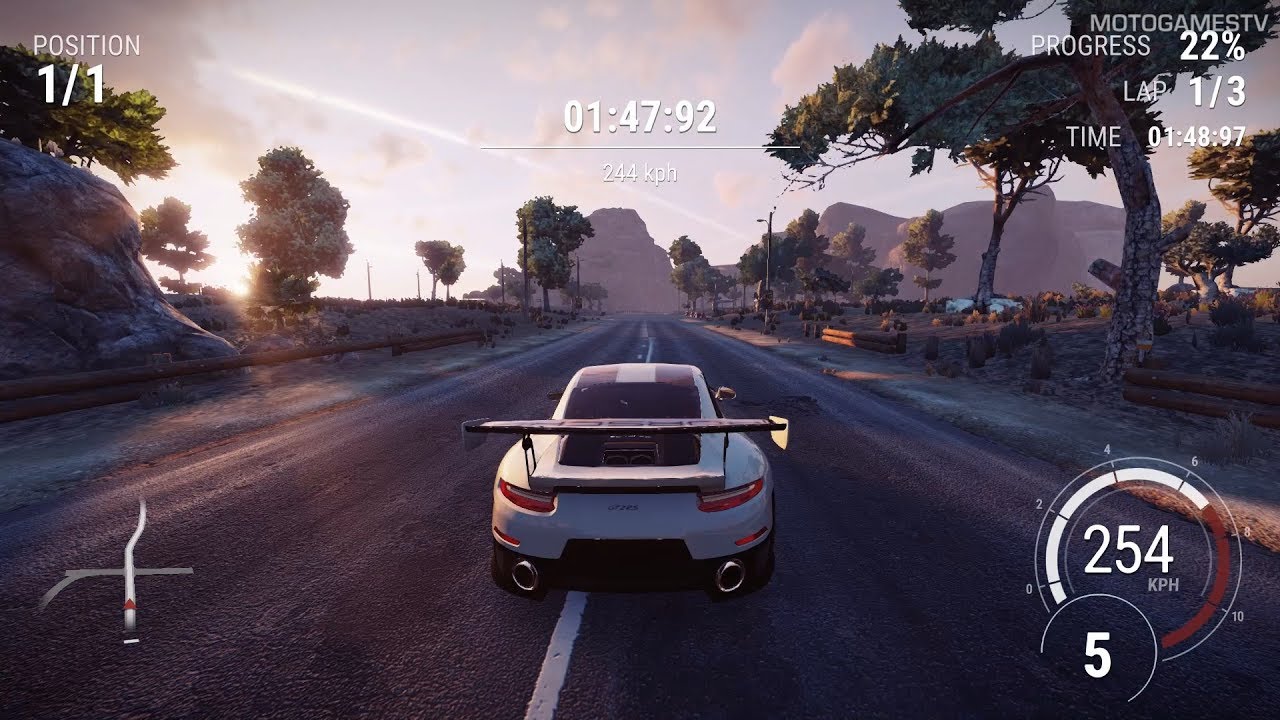
Task: Click the LAP counter showing 1/3
Action: coord(1219,92)
